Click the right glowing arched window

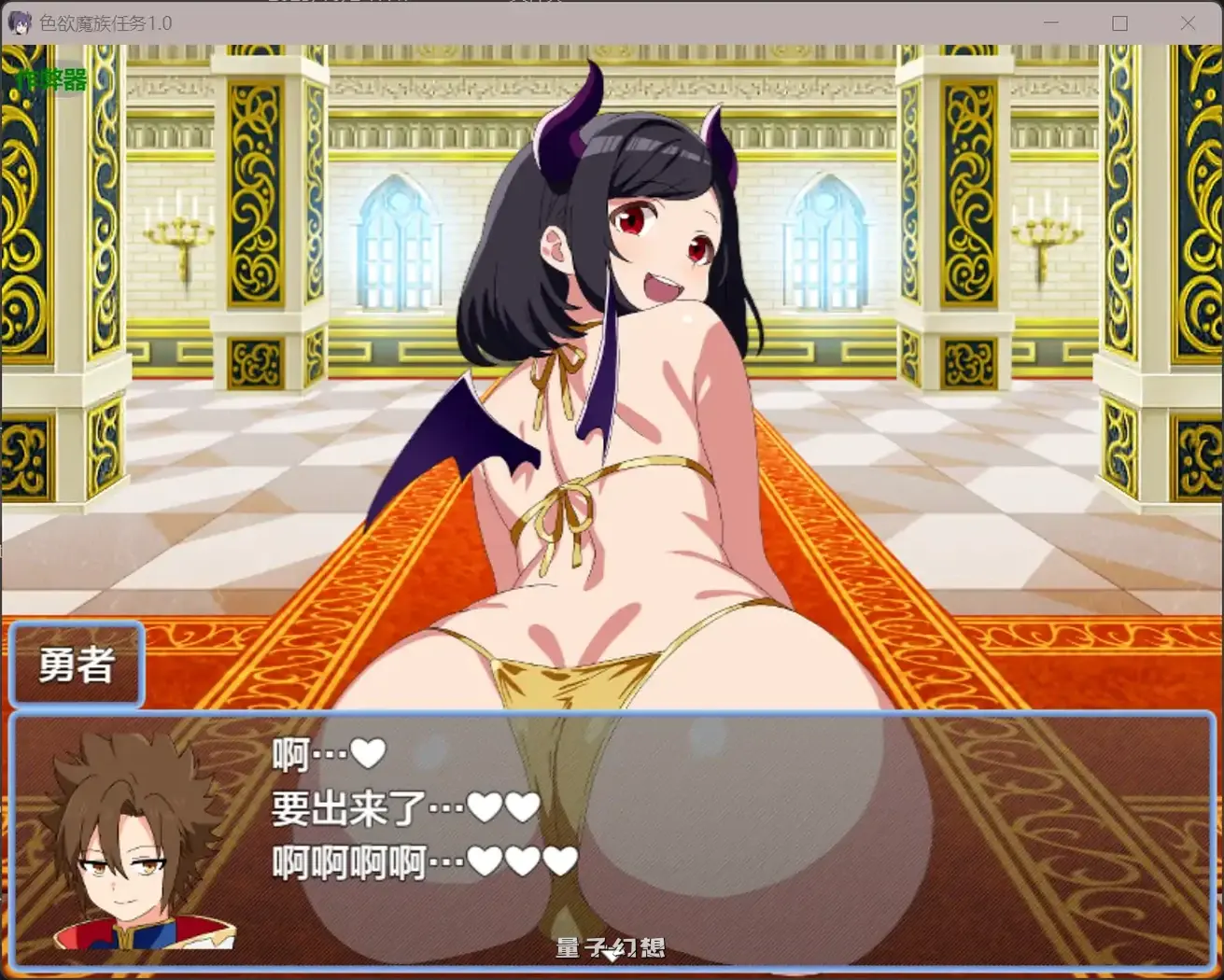click(x=826, y=243)
